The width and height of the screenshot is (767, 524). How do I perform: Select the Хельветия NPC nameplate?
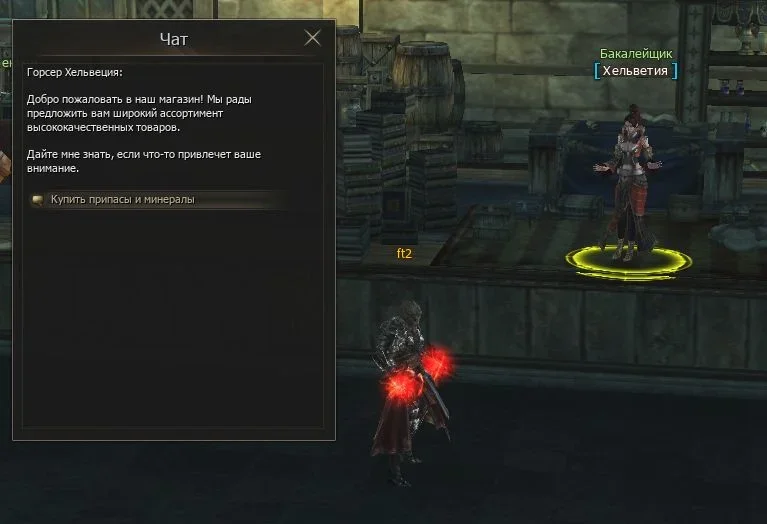point(636,70)
